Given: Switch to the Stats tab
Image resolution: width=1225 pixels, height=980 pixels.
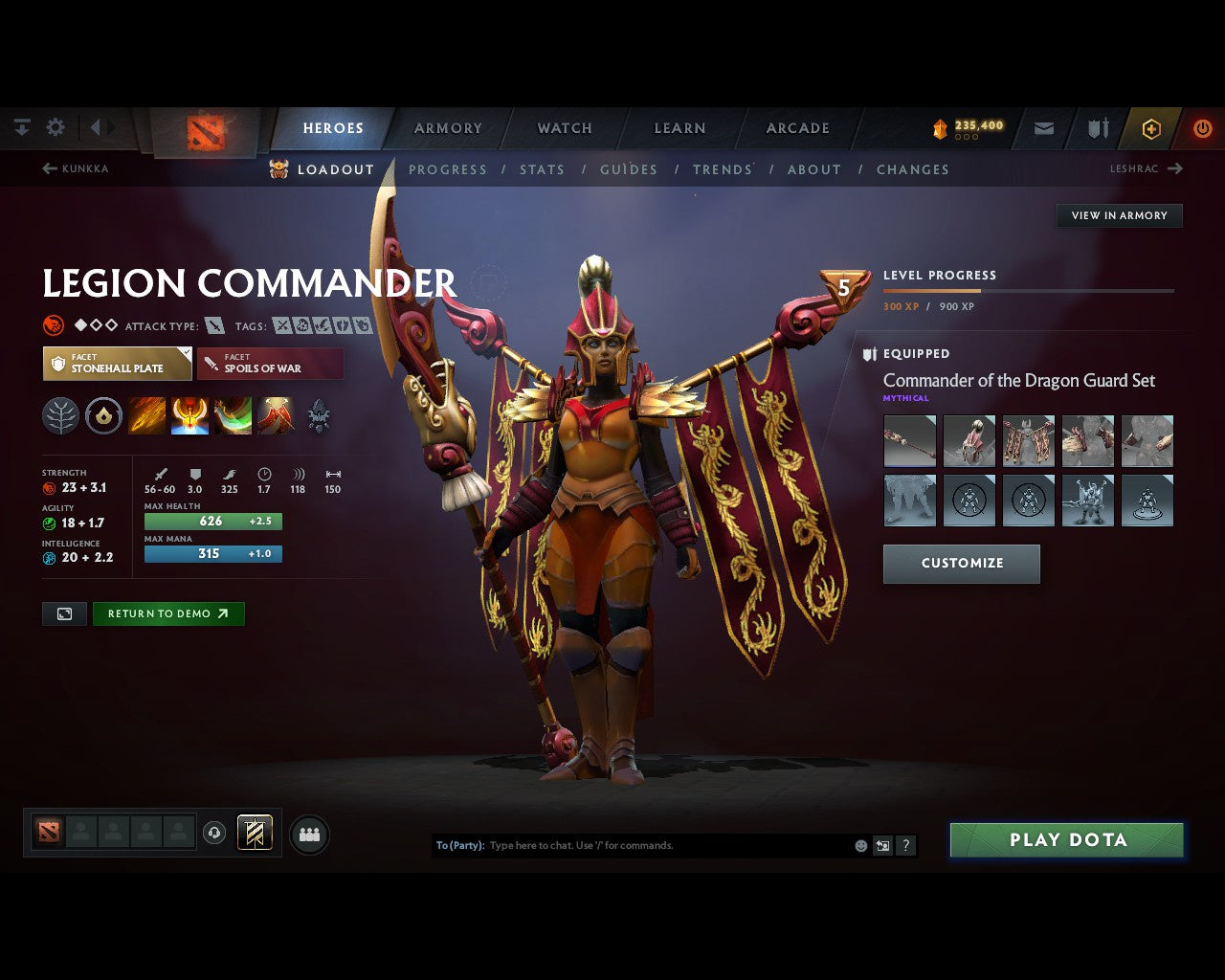Looking at the screenshot, I should point(542,169).
